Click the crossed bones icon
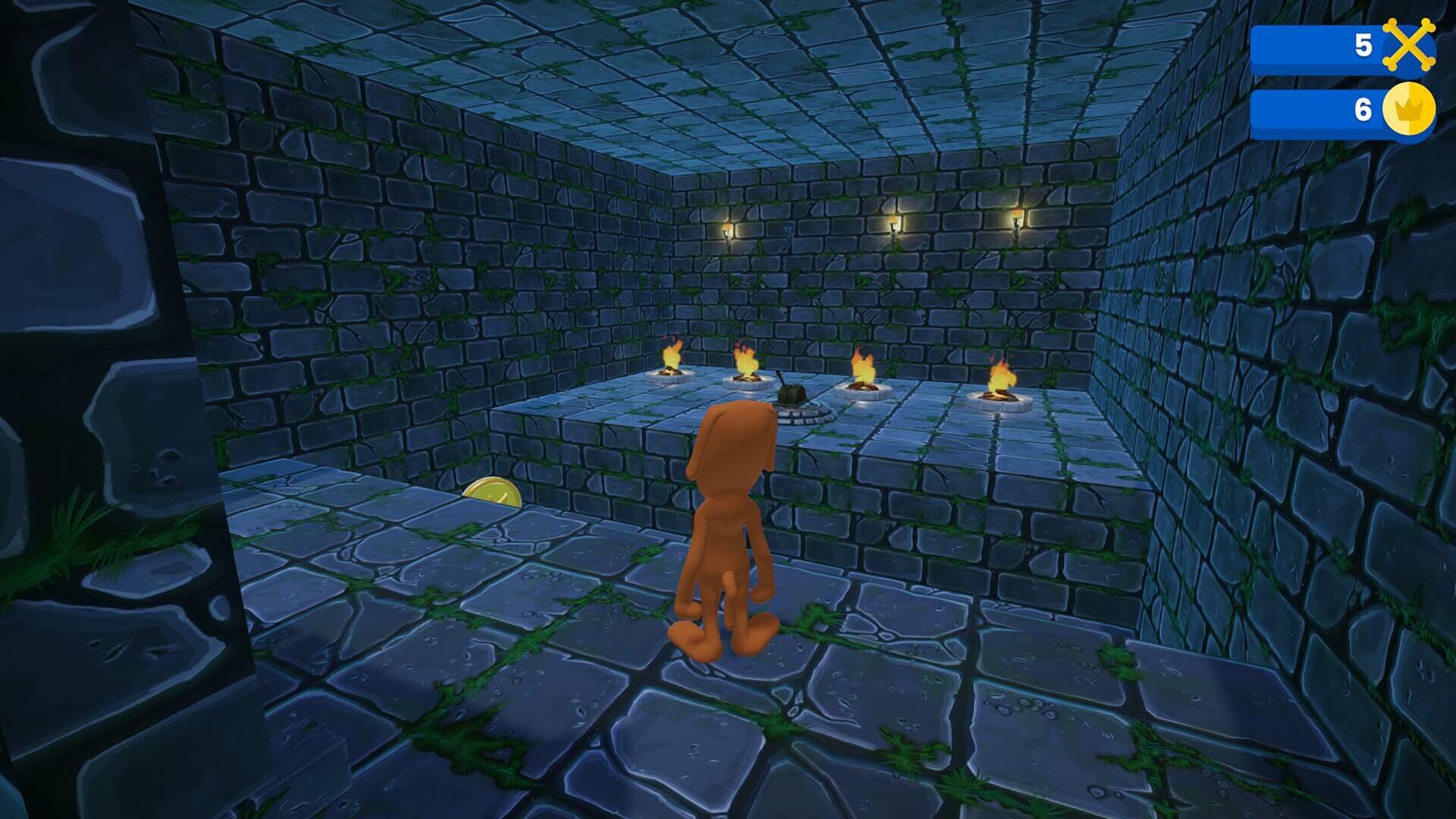Viewport: 1456px width, 819px height. click(x=1409, y=45)
